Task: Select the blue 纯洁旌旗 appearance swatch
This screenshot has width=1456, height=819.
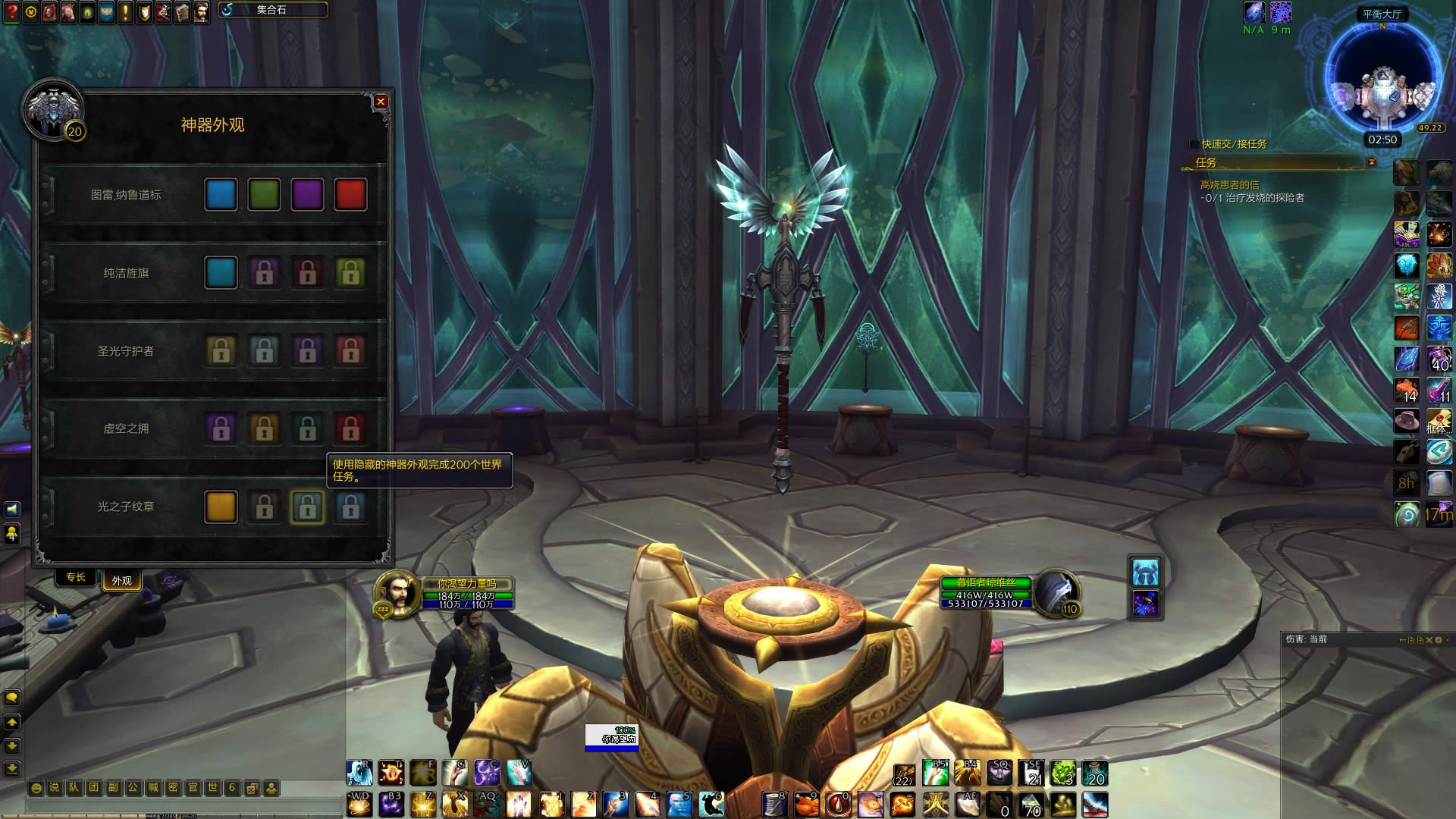Action: (221, 273)
